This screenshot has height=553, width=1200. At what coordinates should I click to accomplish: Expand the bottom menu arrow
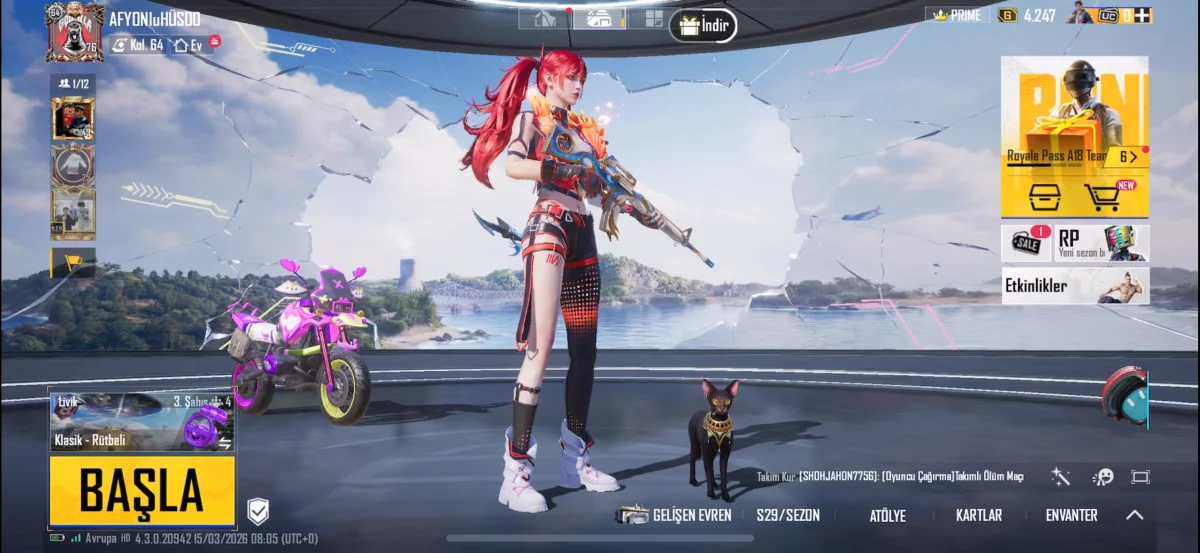1134,516
